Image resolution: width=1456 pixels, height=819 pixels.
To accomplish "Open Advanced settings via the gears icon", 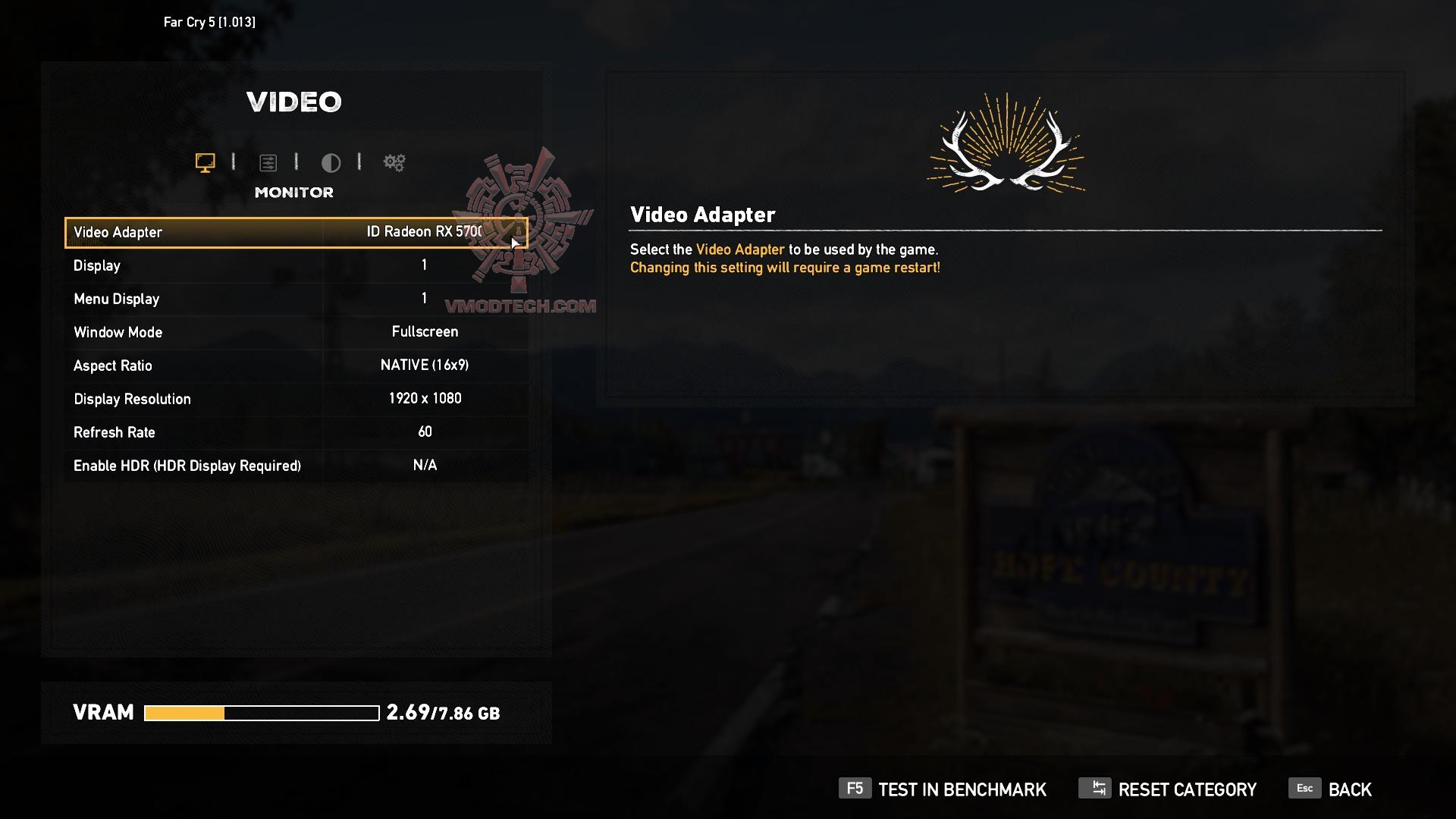I will coord(394,162).
